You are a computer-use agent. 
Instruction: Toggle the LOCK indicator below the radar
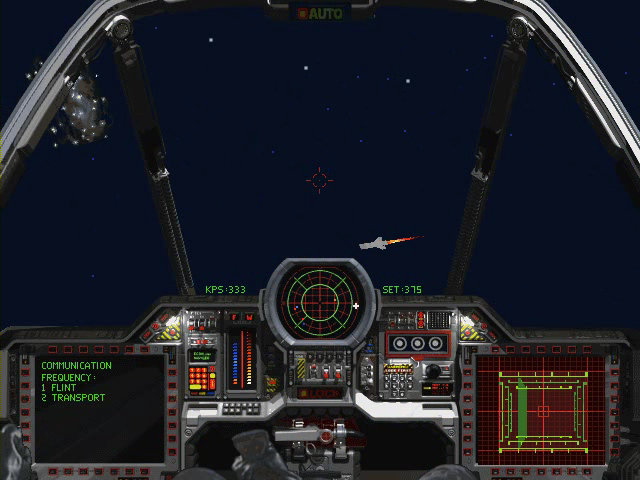pyautogui.click(x=319, y=392)
